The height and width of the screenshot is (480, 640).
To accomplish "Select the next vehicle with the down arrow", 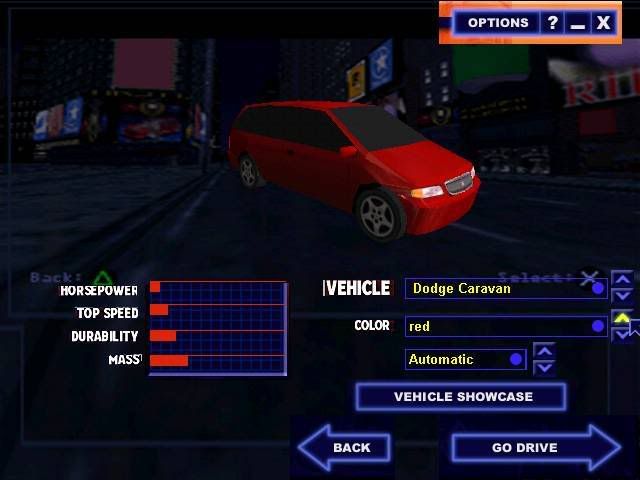I will point(622,296).
